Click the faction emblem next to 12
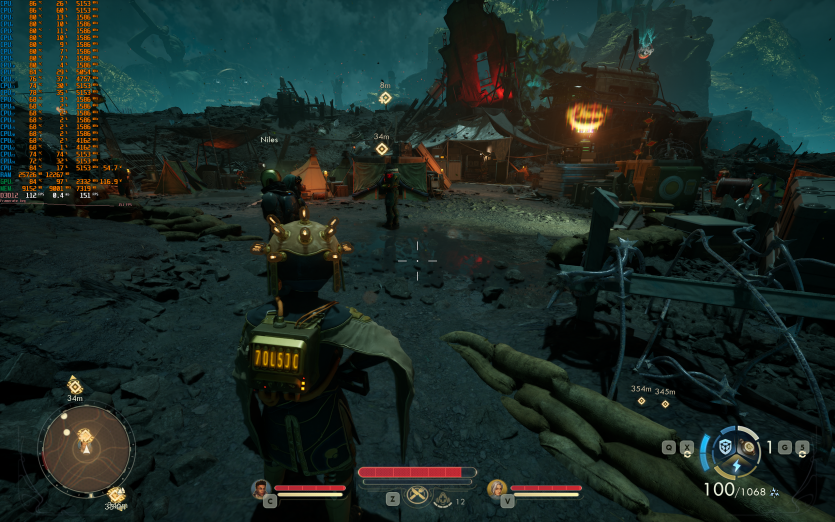Screen dimensions: 835x522 click(x=443, y=501)
